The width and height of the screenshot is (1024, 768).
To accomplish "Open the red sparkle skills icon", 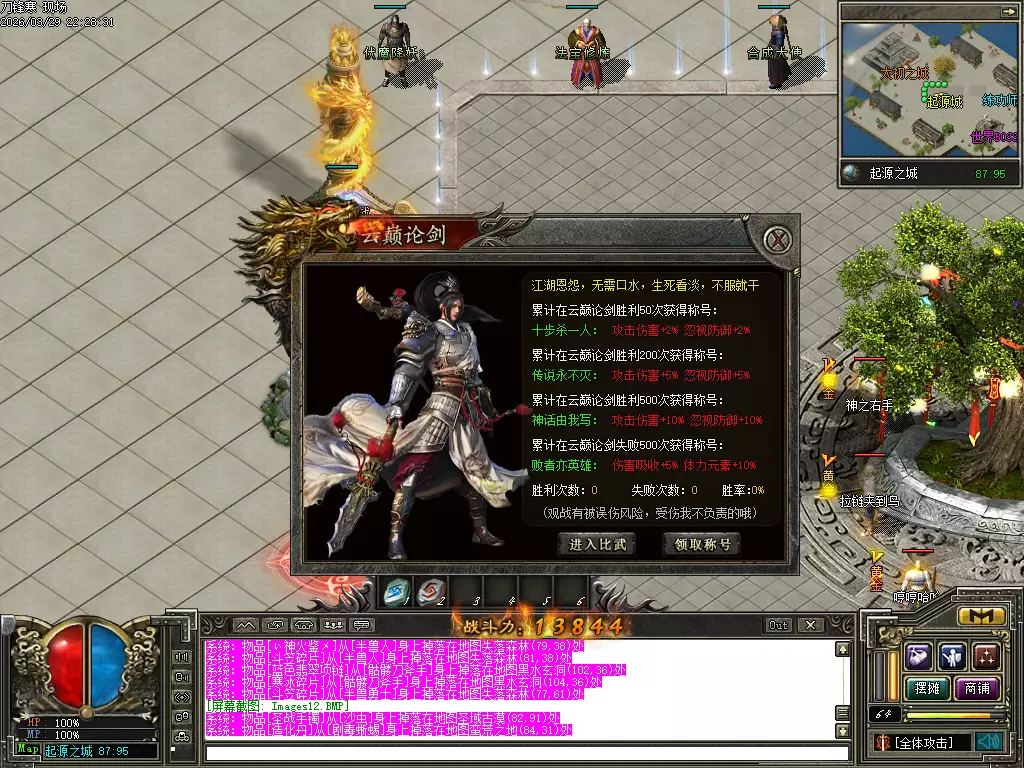I will coord(987,656).
